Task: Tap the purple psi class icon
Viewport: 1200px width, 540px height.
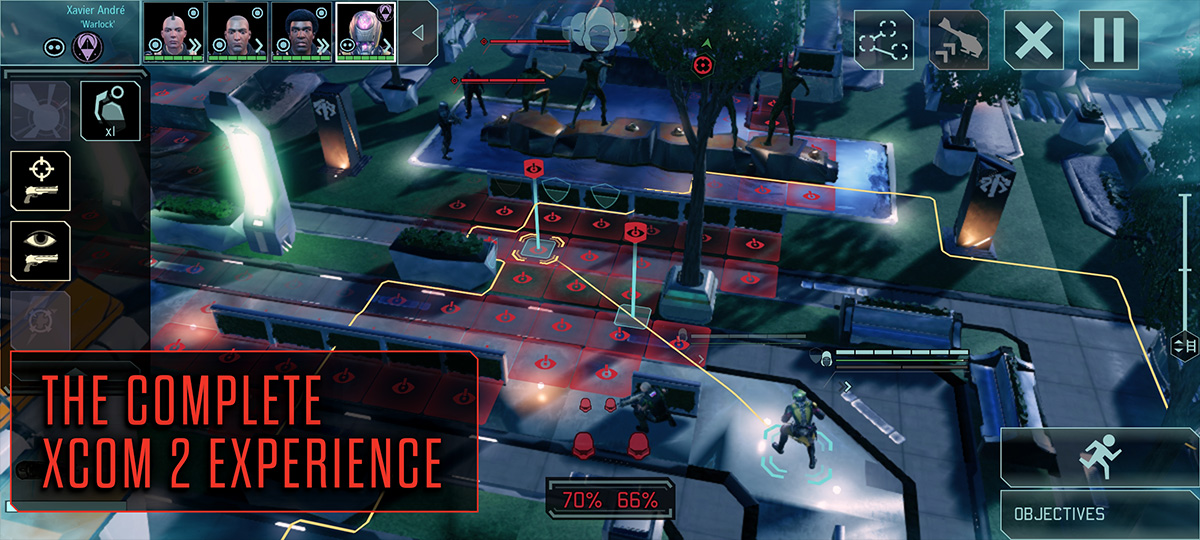Action: [86, 46]
